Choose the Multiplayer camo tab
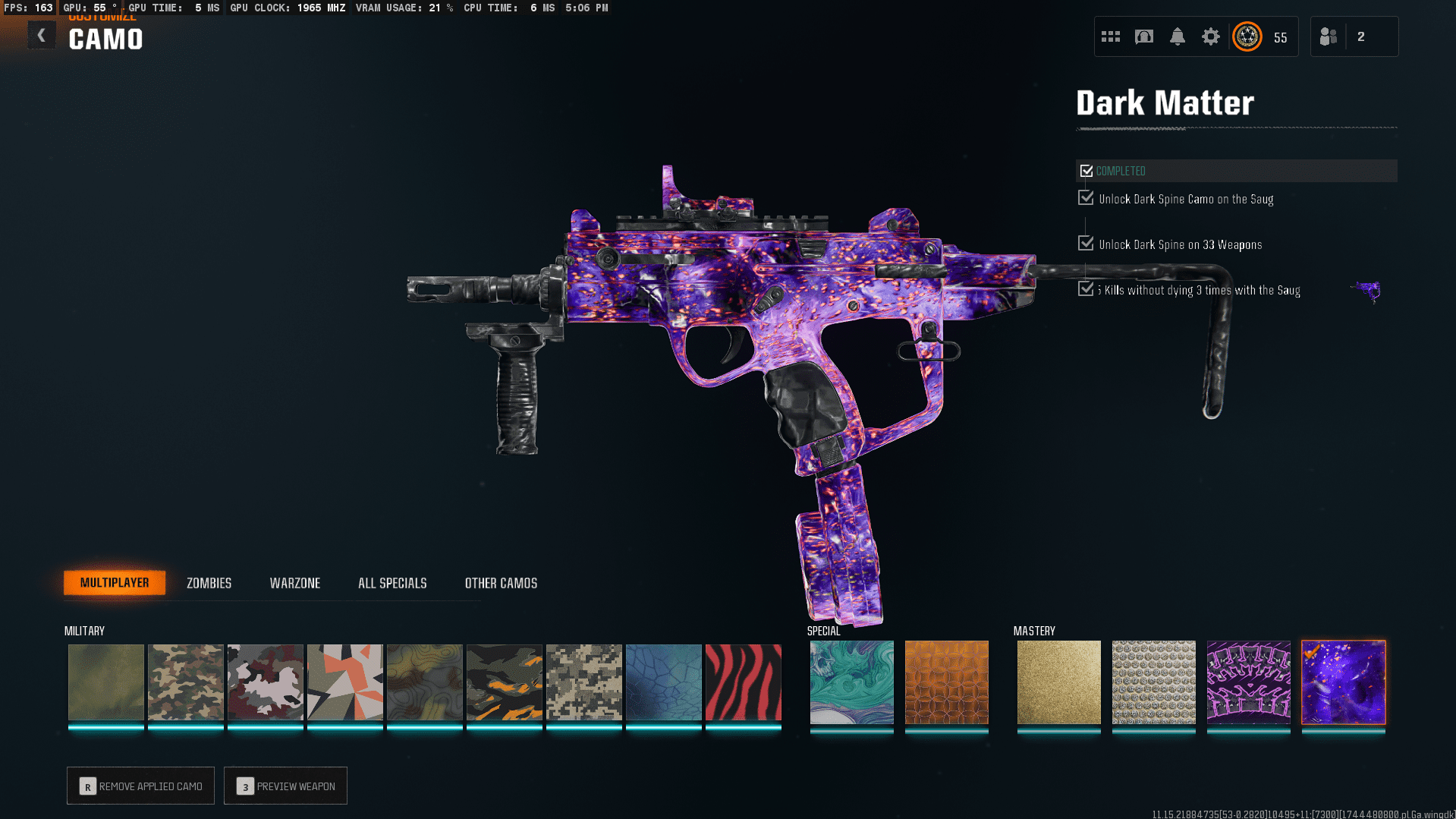1456x819 pixels. (115, 583)
